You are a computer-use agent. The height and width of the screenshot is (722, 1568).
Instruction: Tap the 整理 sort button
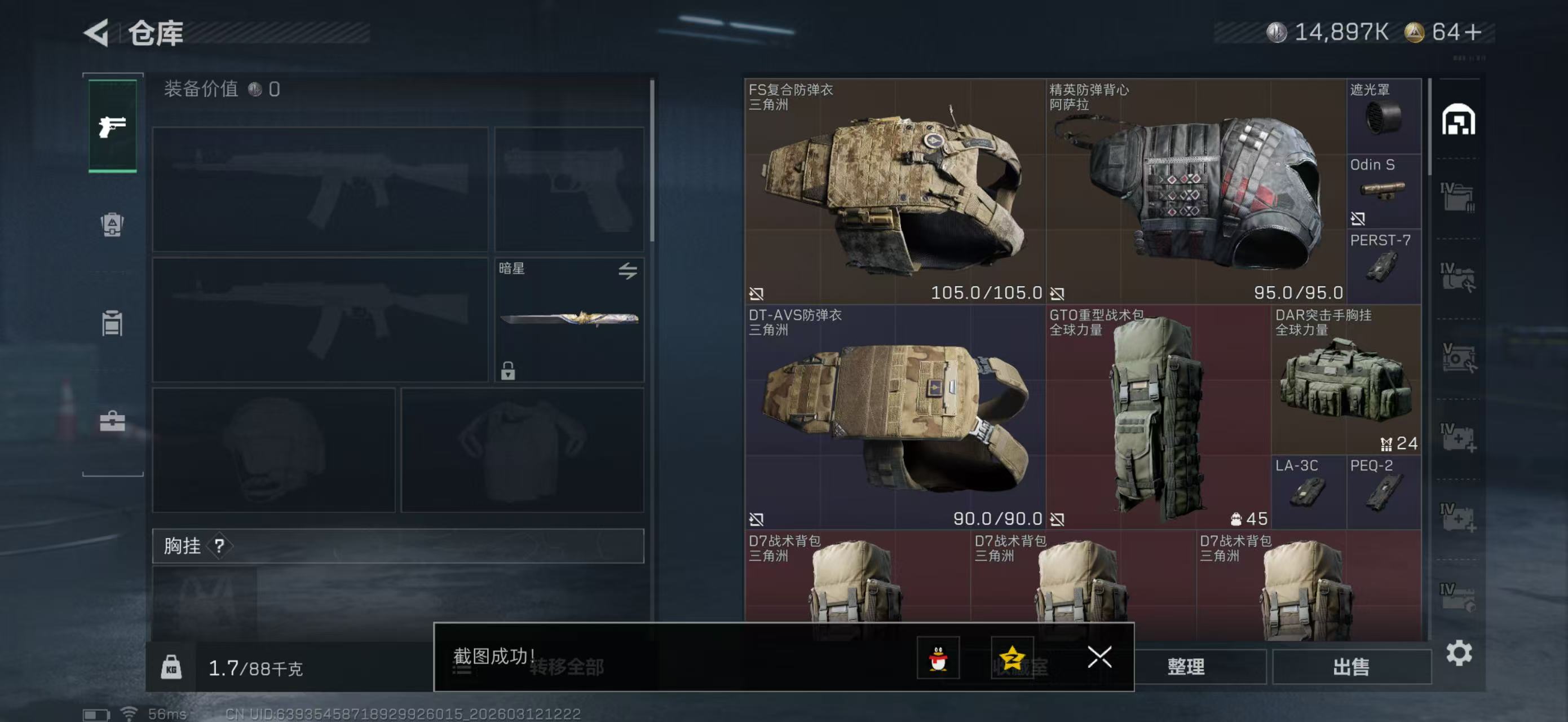click(x=1186, y=667)
